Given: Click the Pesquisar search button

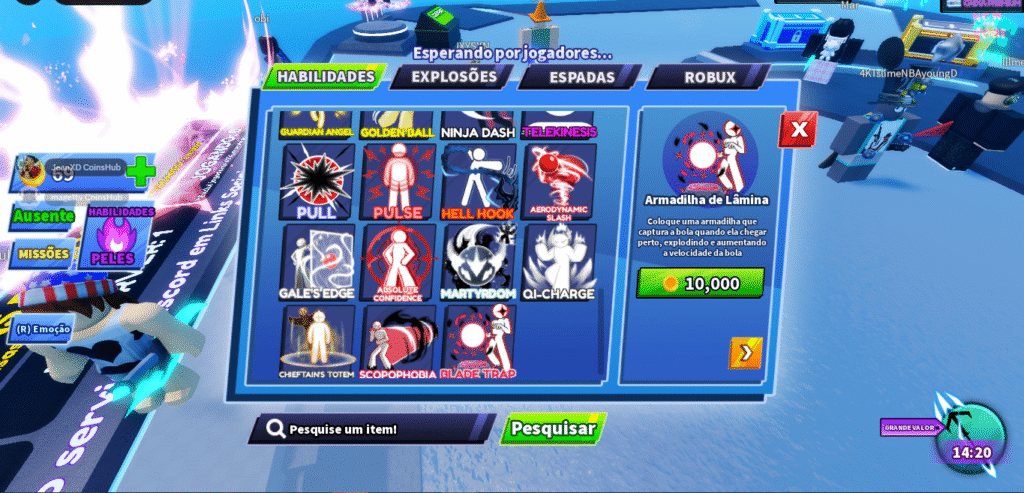Looking at the screenshot, I should [553, 429].
